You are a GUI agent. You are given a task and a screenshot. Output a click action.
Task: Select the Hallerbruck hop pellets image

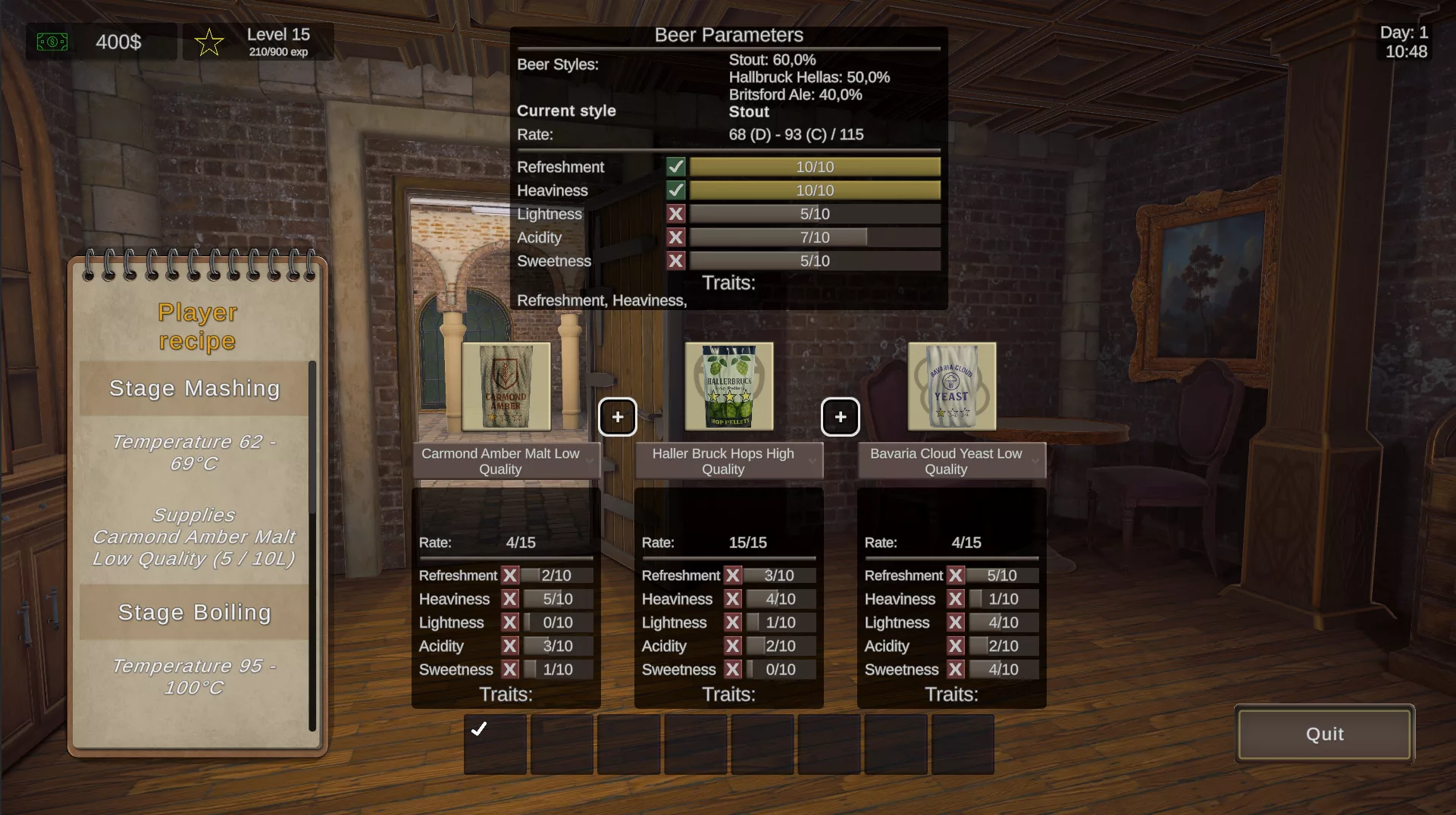(x=729, y=386)
